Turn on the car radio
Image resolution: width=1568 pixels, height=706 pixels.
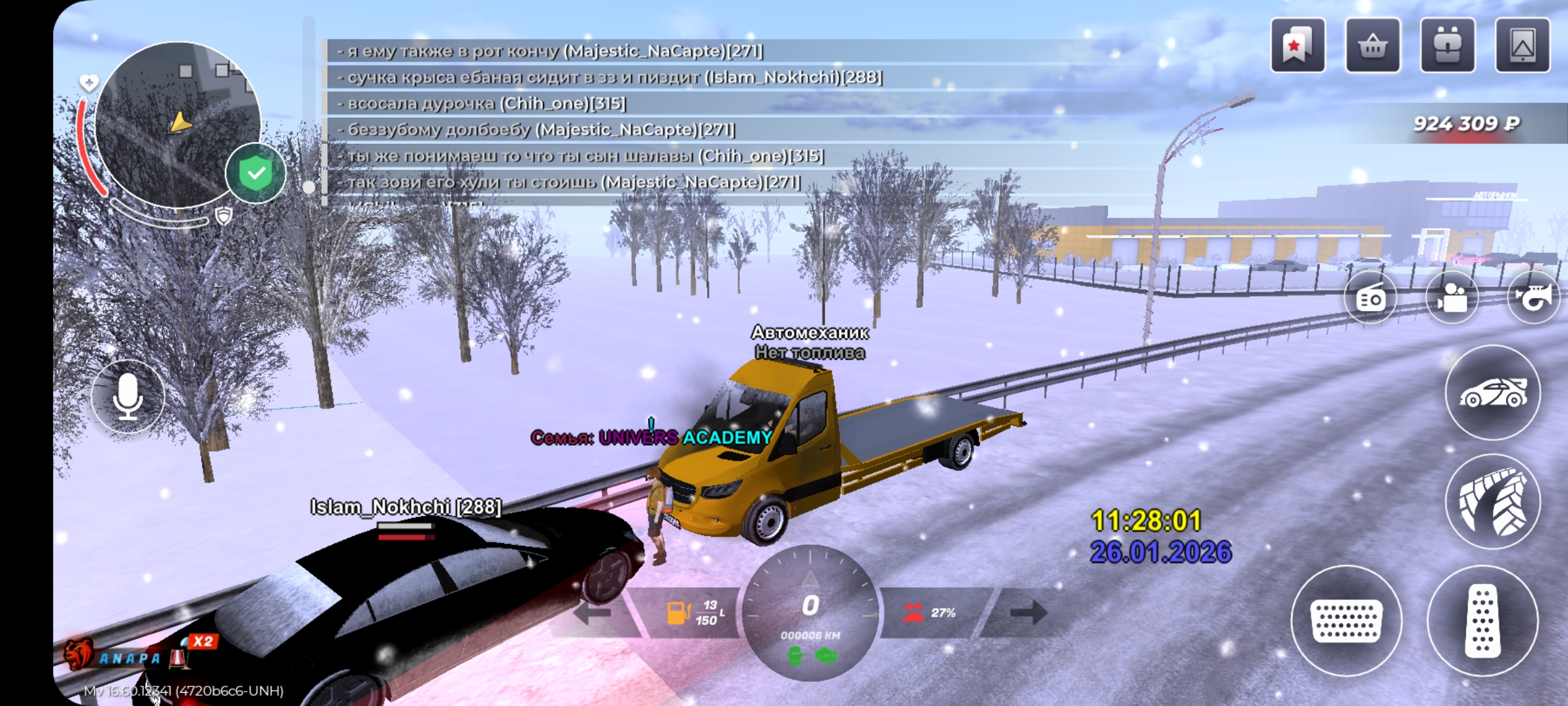click(1371, 299)
